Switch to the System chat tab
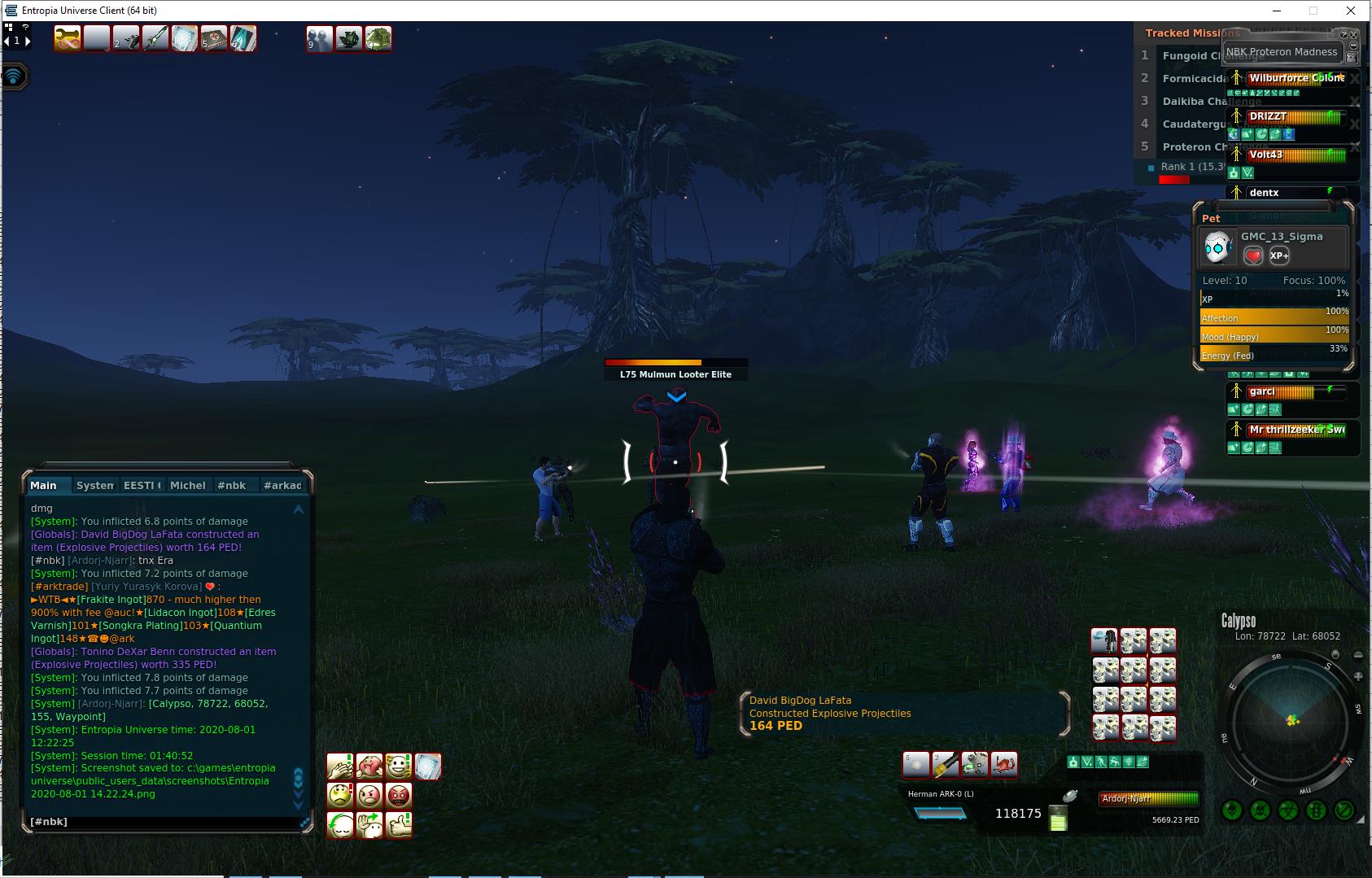The width and height of the screenshot is (1372, 878). 94,485
